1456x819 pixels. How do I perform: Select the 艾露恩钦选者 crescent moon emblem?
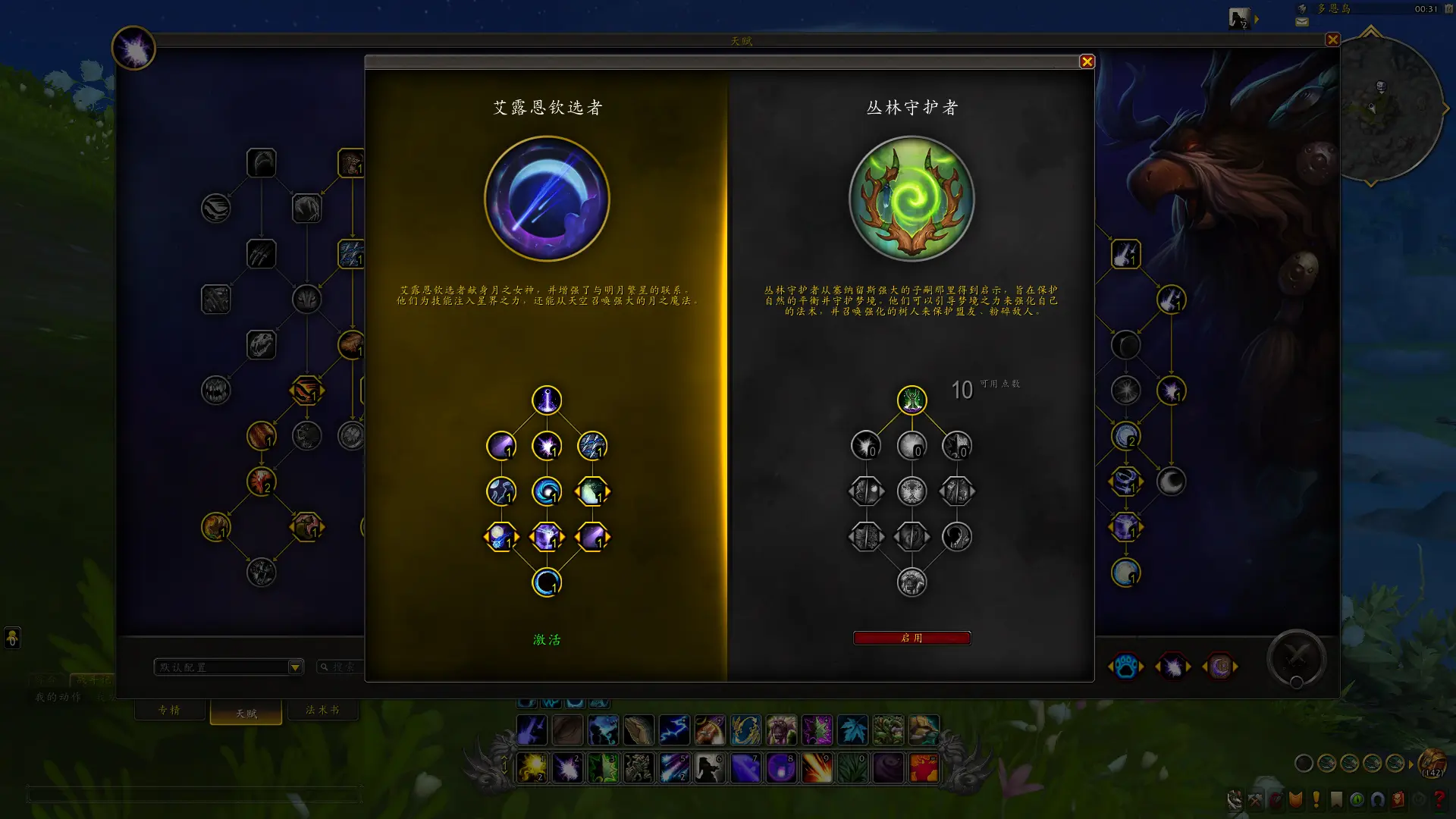547,199
